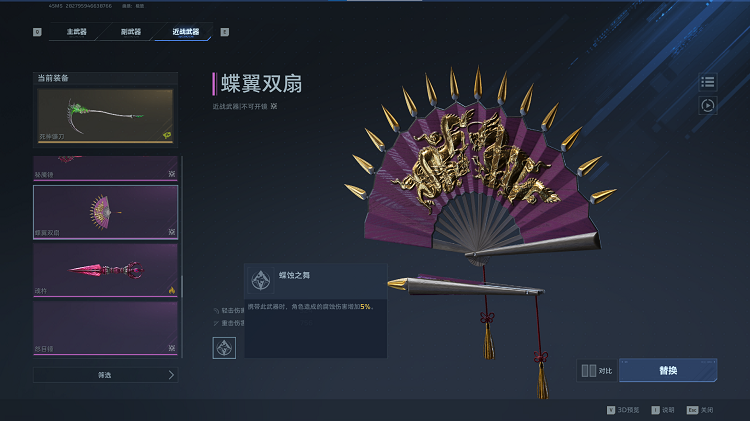Open the 筛选 filter options

pyautogui.click(x=105, y=375)
